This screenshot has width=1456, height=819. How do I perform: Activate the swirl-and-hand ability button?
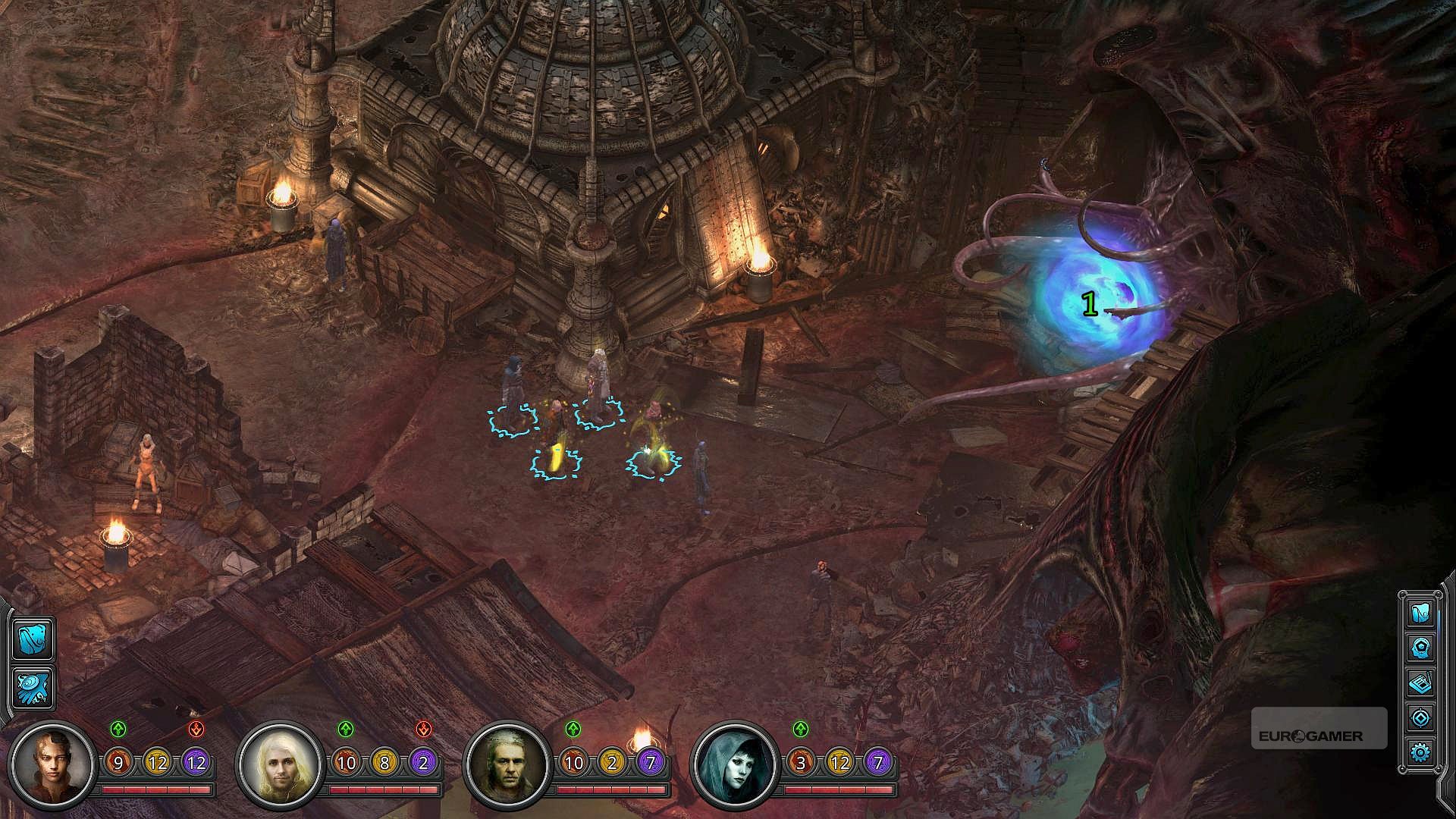coord(33,688)
